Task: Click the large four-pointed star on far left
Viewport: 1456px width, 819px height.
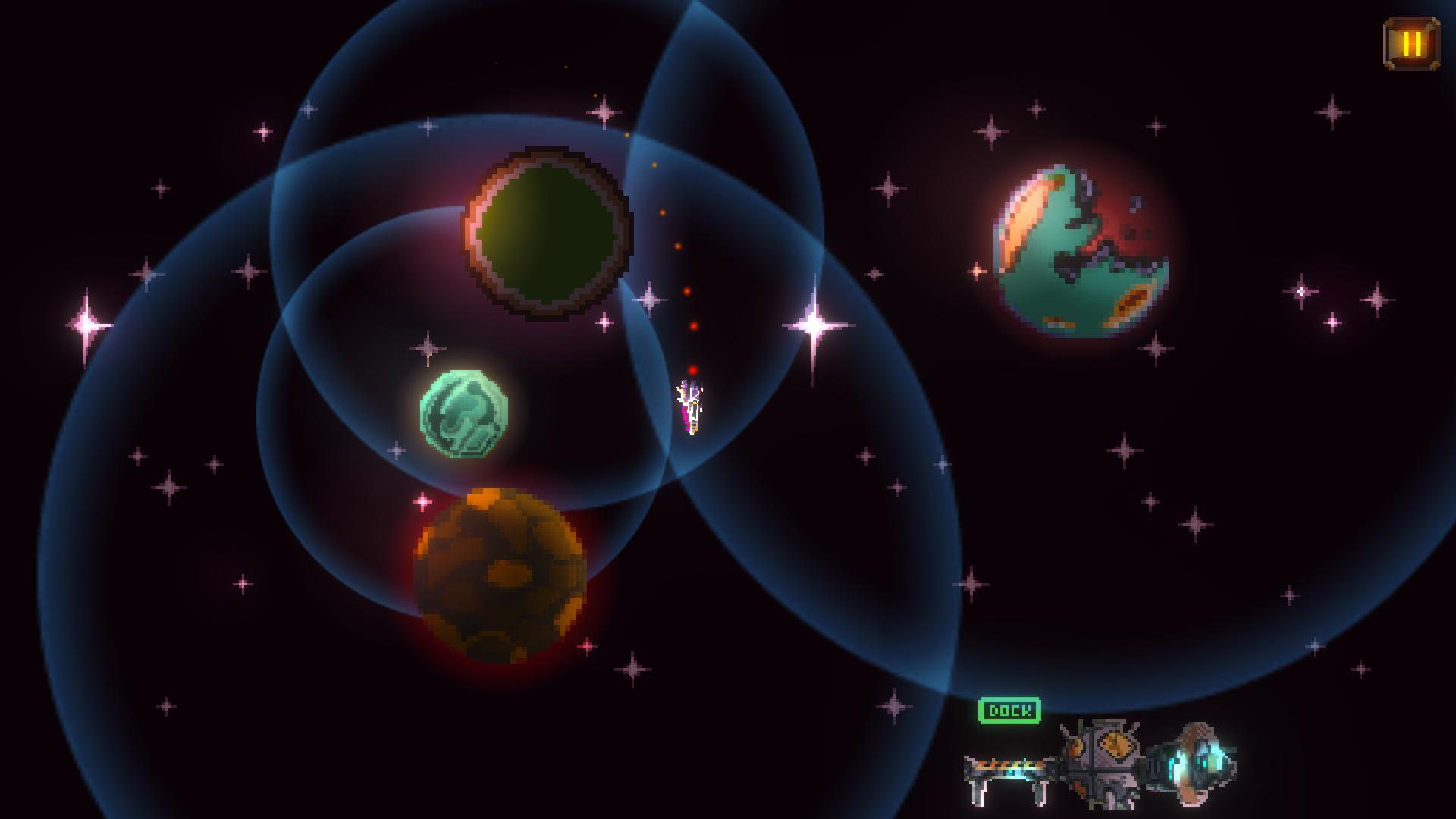Action: [87, 326]
